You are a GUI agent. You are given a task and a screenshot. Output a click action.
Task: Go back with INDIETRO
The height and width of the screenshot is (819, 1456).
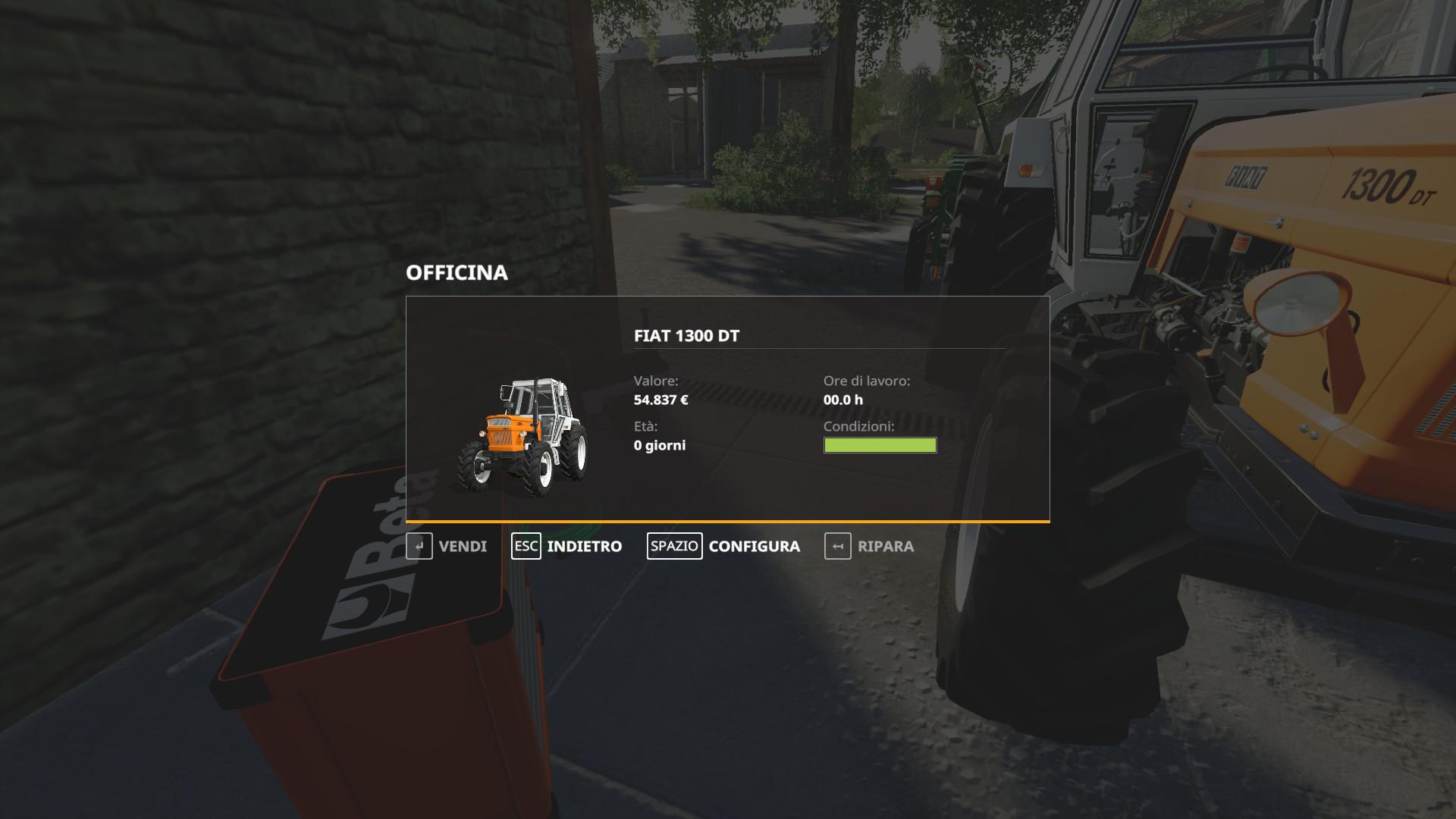coord(567,546)
